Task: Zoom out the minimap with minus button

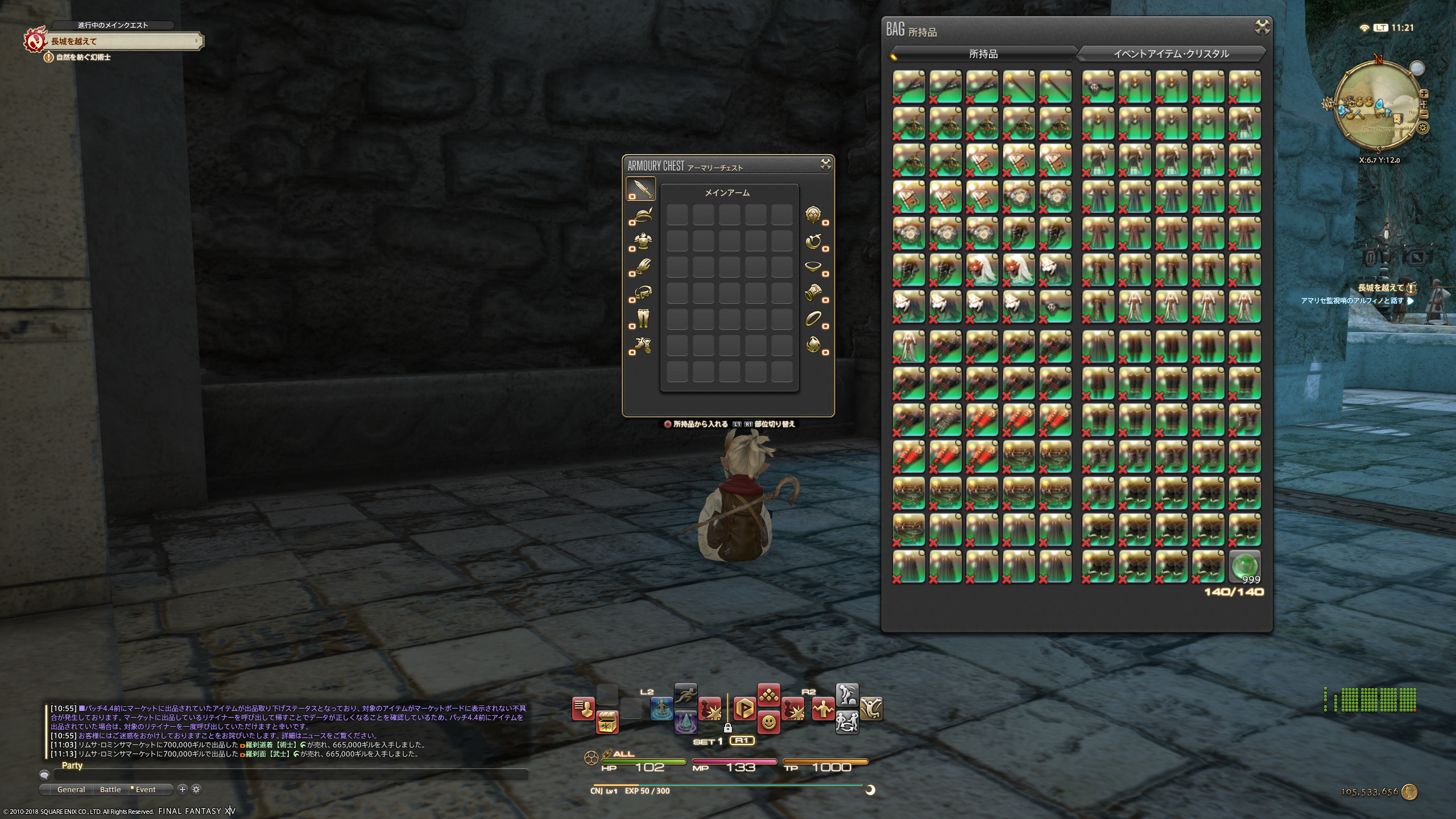Action: 1424,114
